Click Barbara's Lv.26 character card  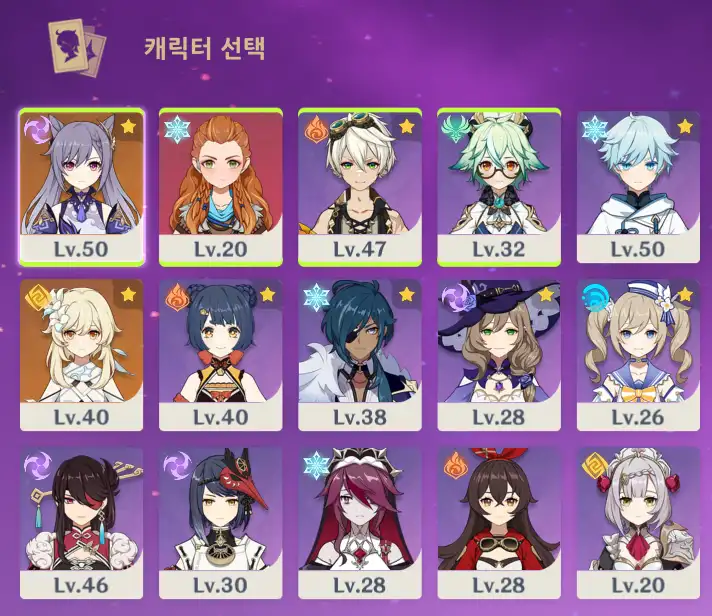638,355
